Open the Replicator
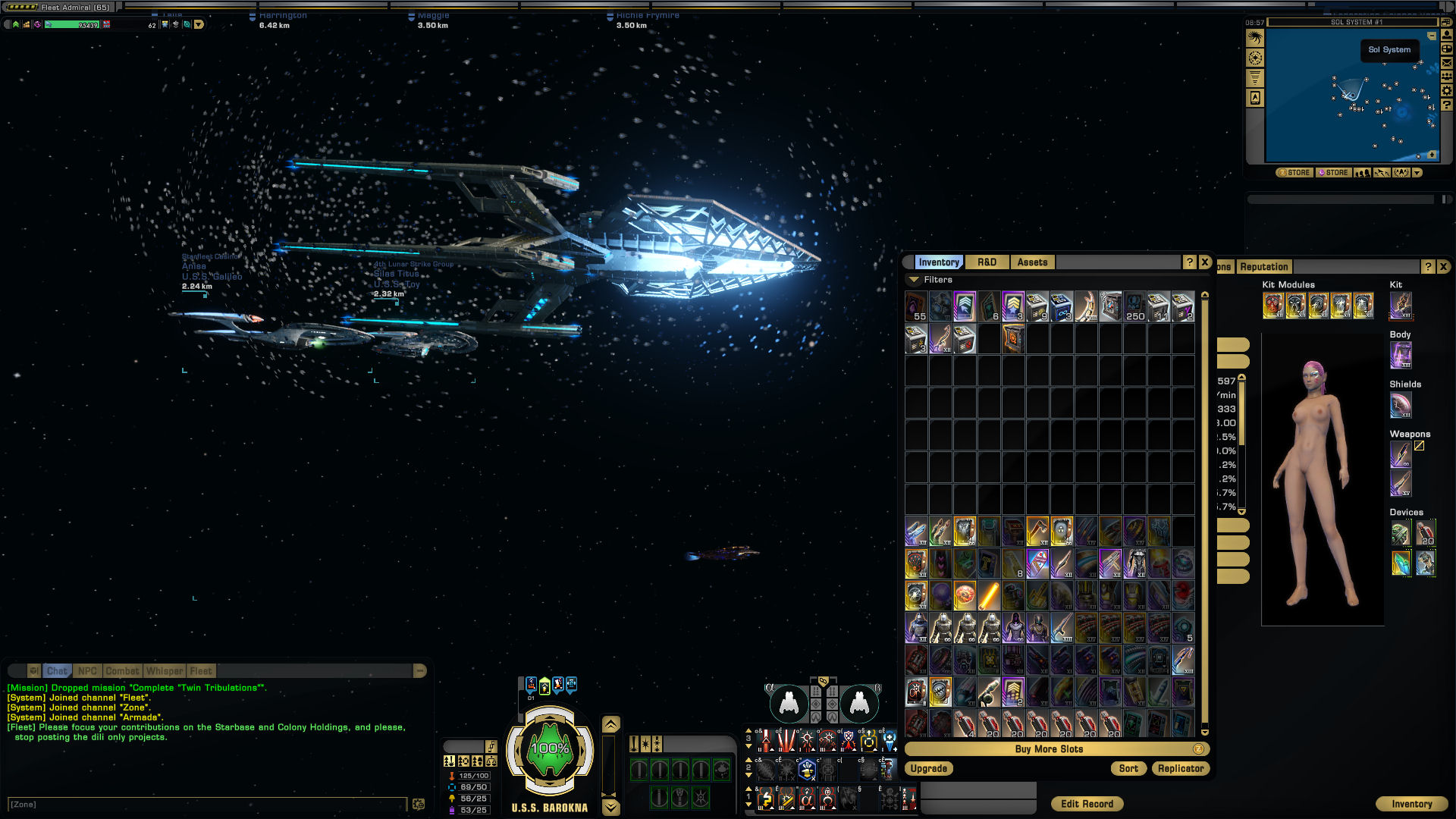The height and width of the screenshot is (819, 1456). (x=1181, y=769)
